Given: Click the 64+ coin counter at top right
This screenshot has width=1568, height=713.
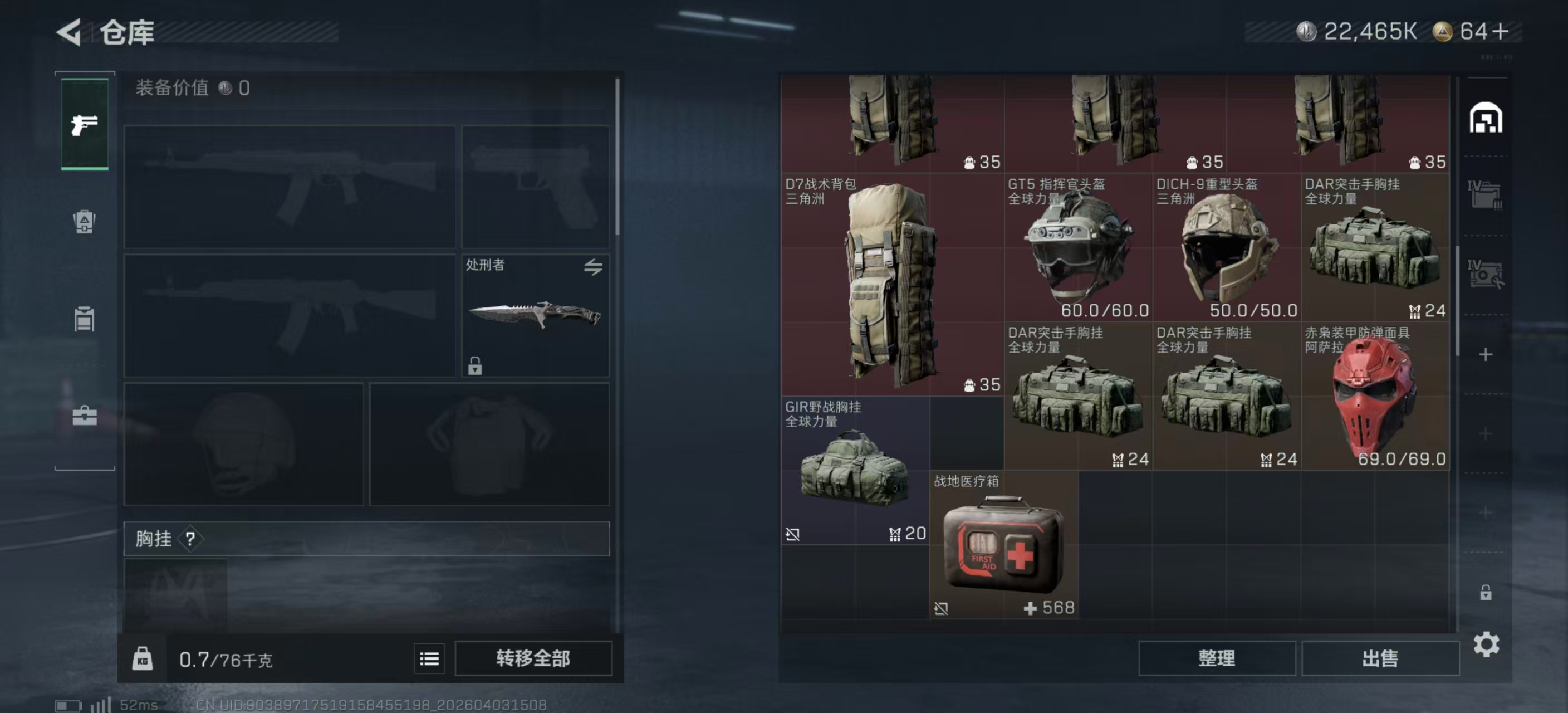Looking at the screenshot, I should (1467, 31).
